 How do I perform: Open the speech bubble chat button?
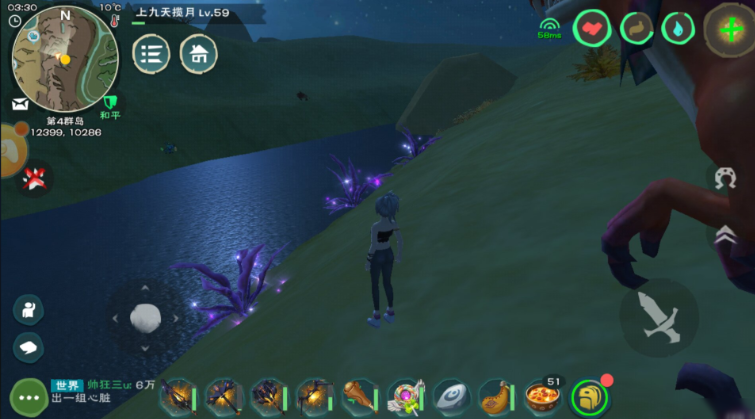pos(28,347)
